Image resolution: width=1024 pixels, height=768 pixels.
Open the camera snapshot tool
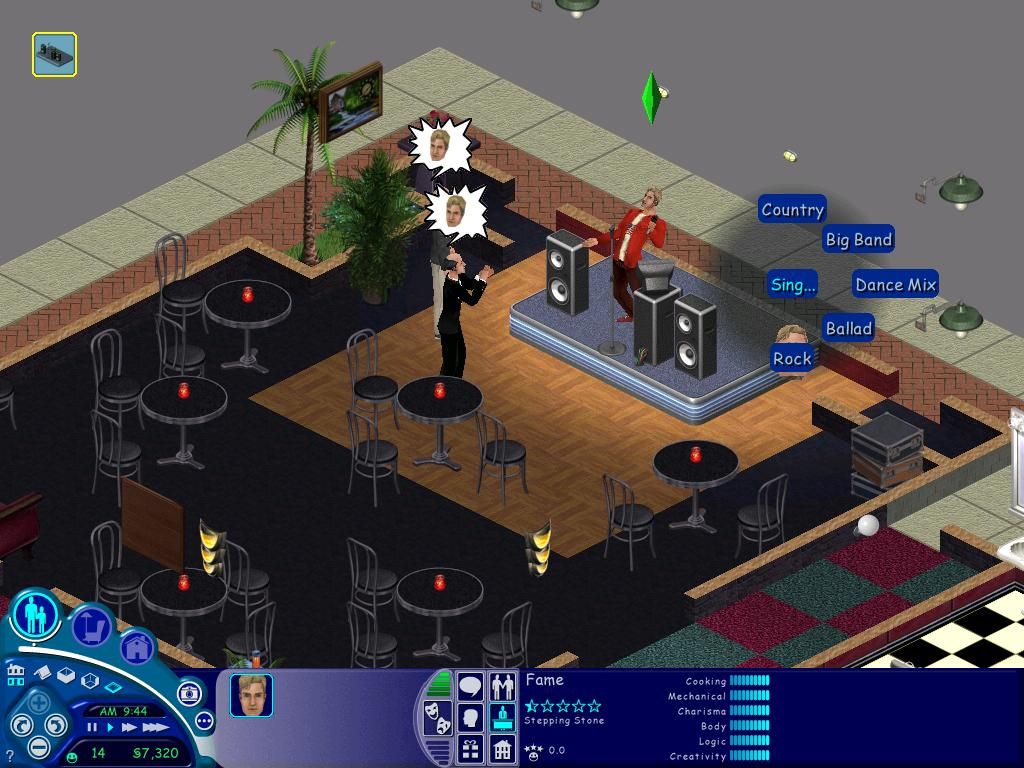click(189, 693)
